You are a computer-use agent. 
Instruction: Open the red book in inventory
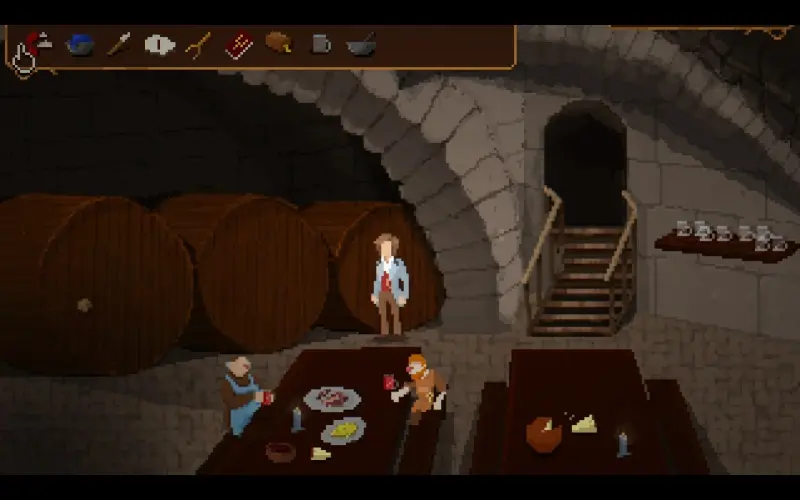pyautogui.click(x=239, y=45)
